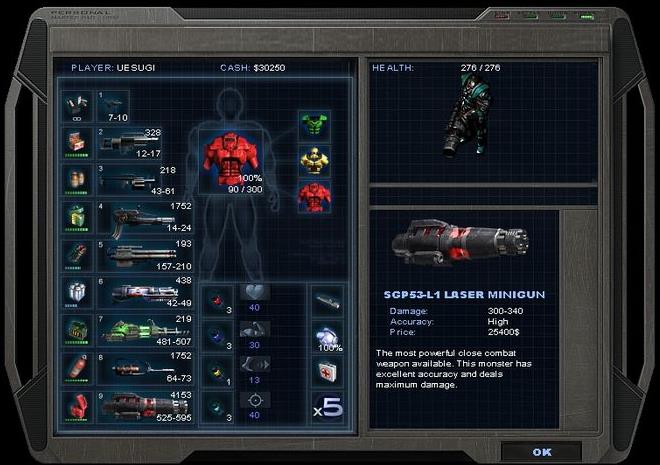Screen dimensions: 660x465
Task: Buy ammo from the gray box icon
Action: point(76,292)
